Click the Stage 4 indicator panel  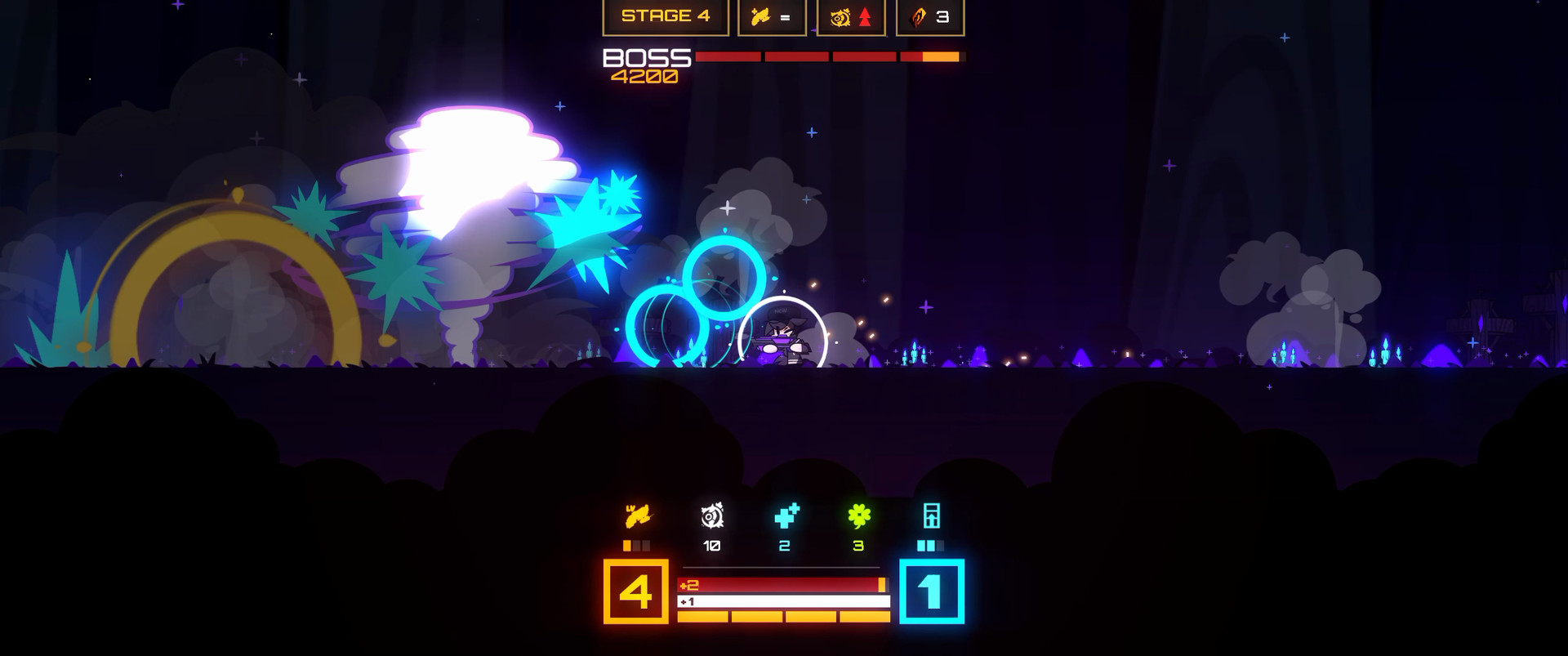(666, 16)
